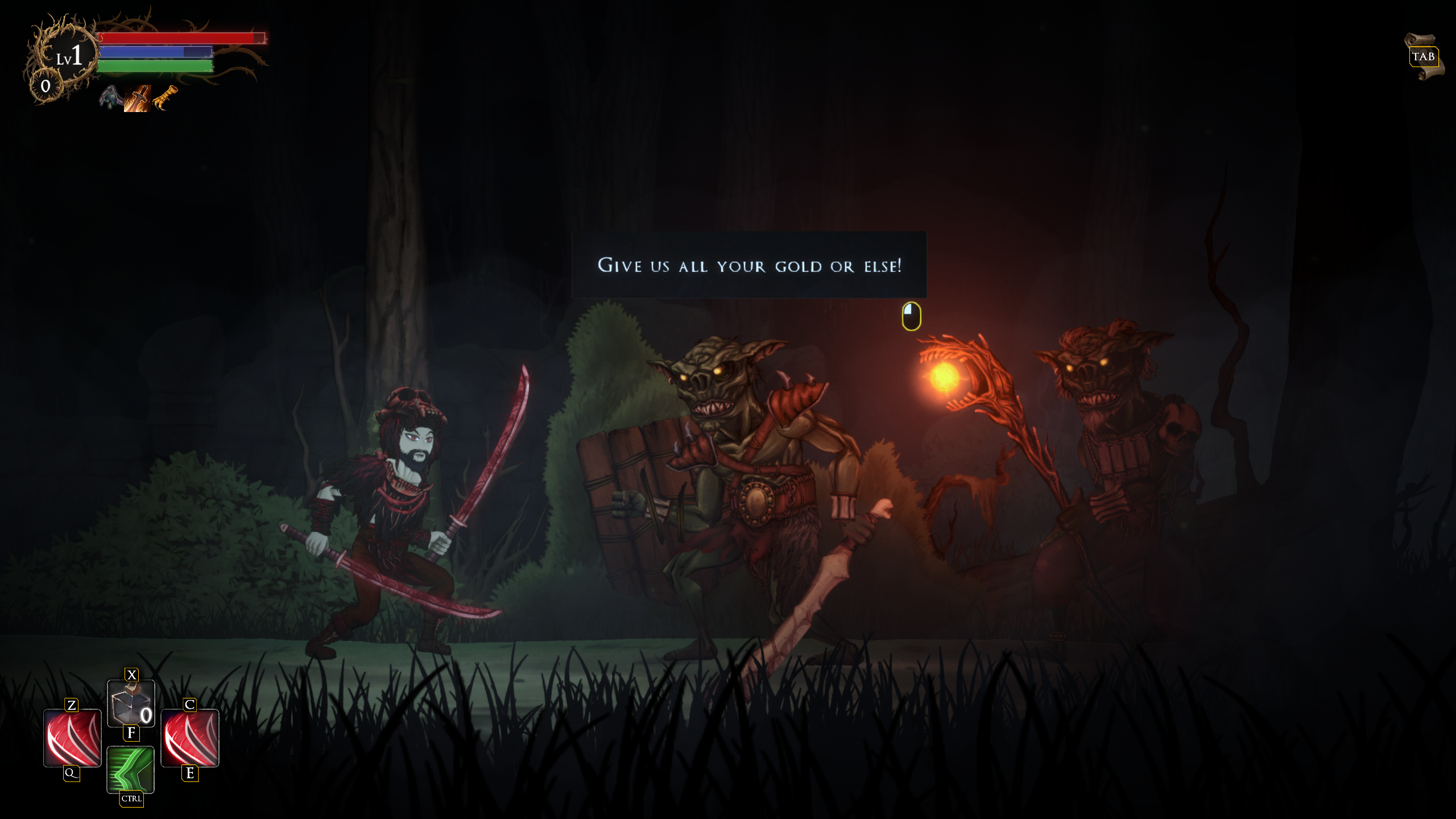The width and height of the screenshot is (1456, 819).
Task: Click the F keybind label under the flask
Action: tap(131, 733)
